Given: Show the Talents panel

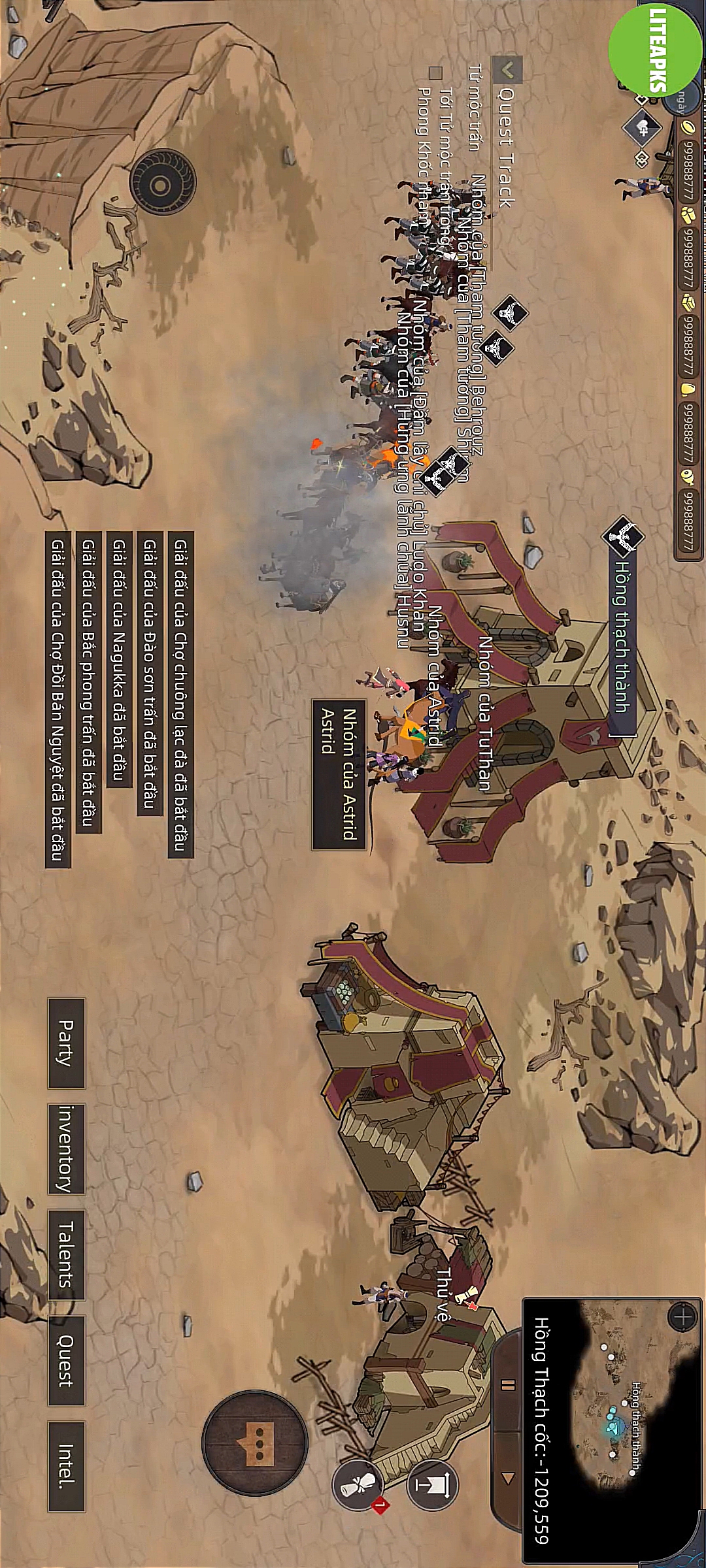Looking at the screenshot, I should click(x=66, y=1254).
